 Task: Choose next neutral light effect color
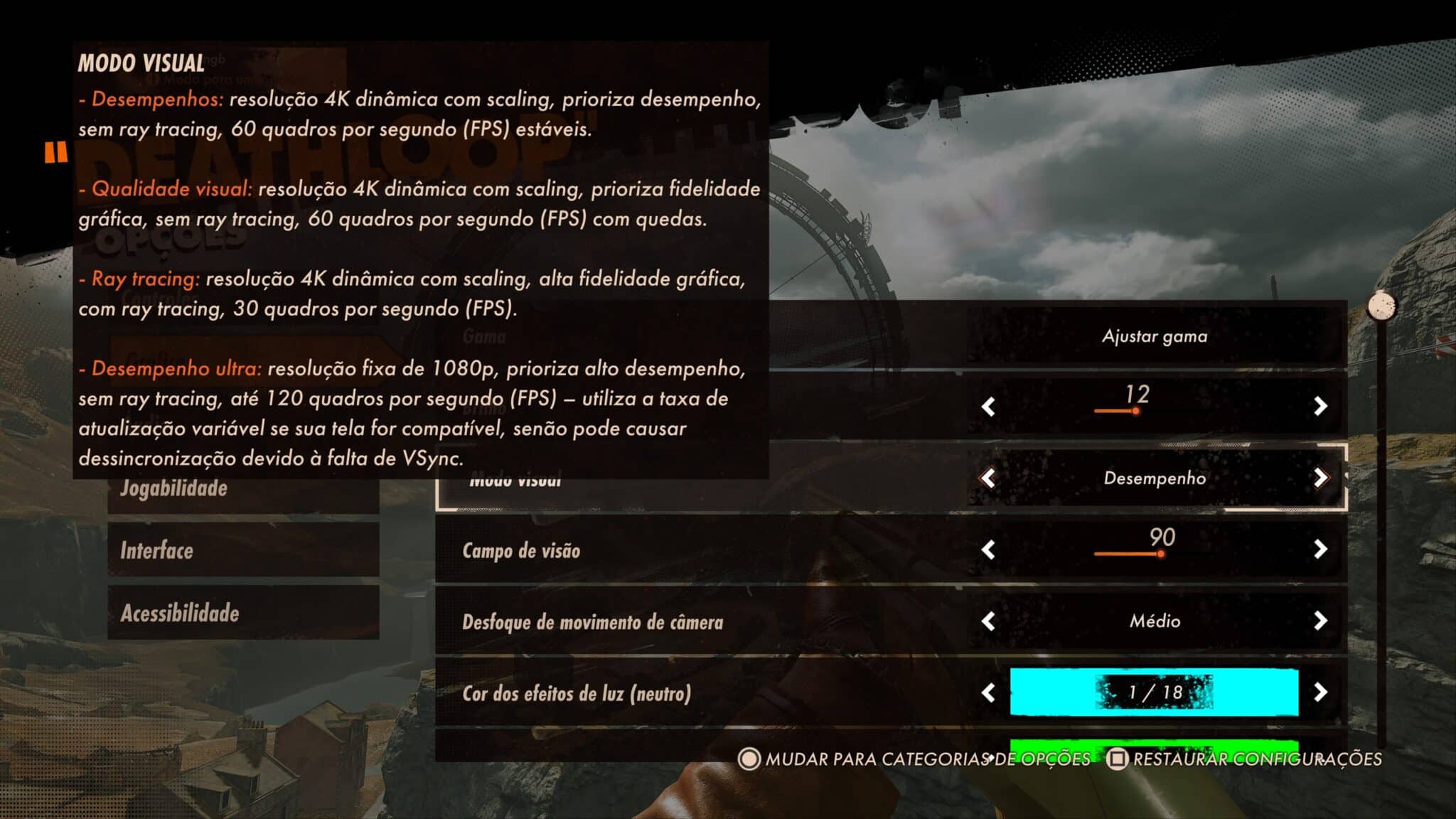coord(1320,692)
